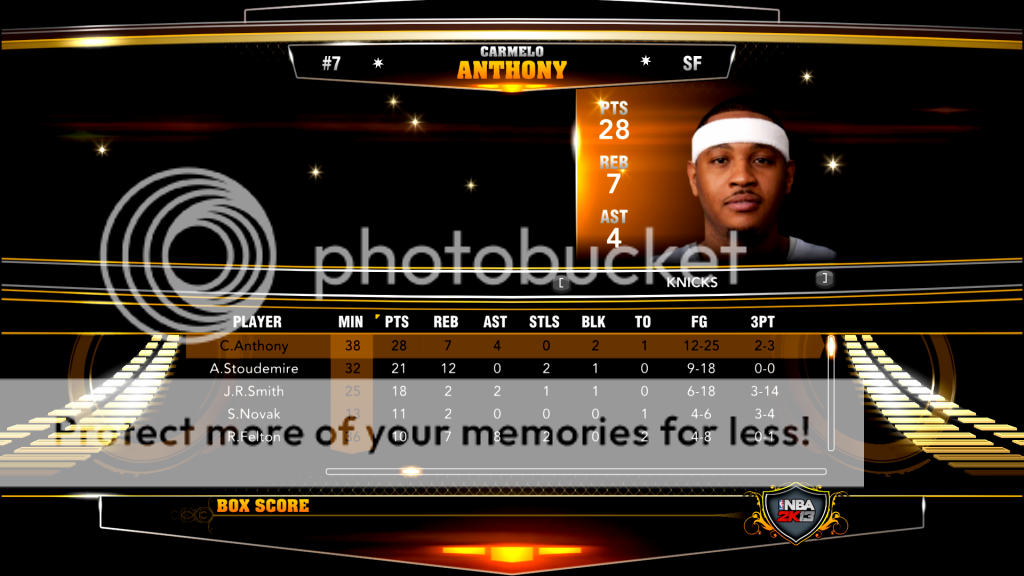Sort by the BLK column header

(594, 322)
